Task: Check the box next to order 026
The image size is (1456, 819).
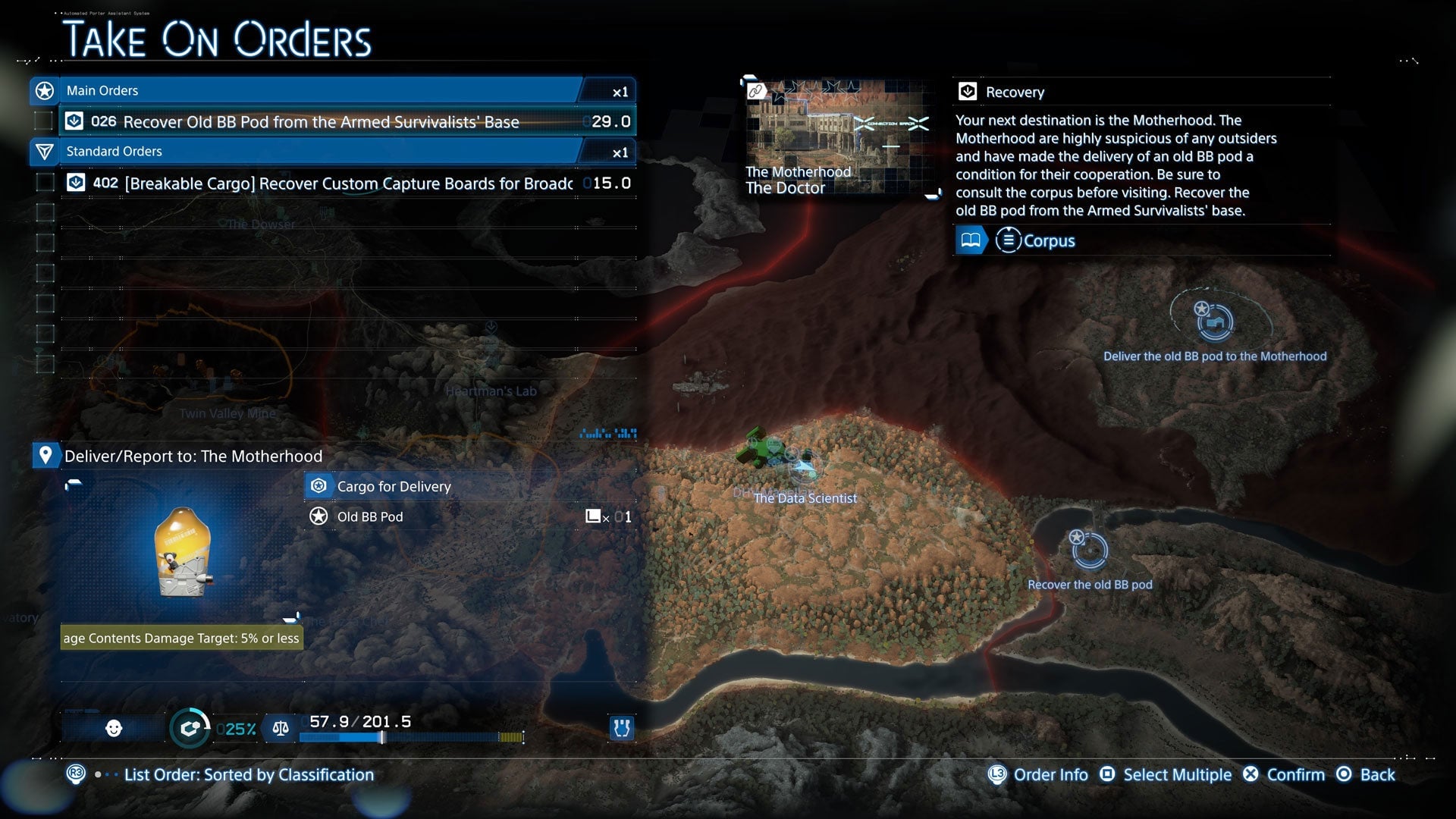Action: pyautogui.click(x=42, y=121)
